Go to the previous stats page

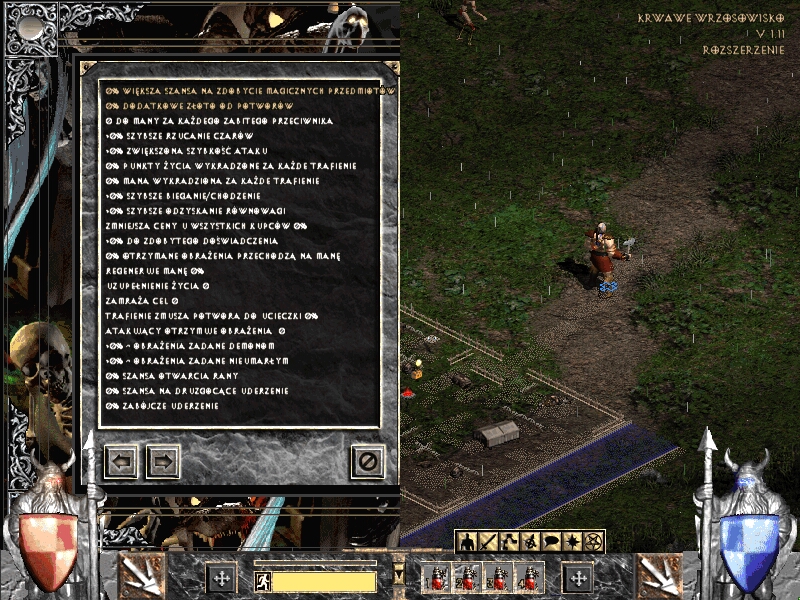tap(122, 461)
